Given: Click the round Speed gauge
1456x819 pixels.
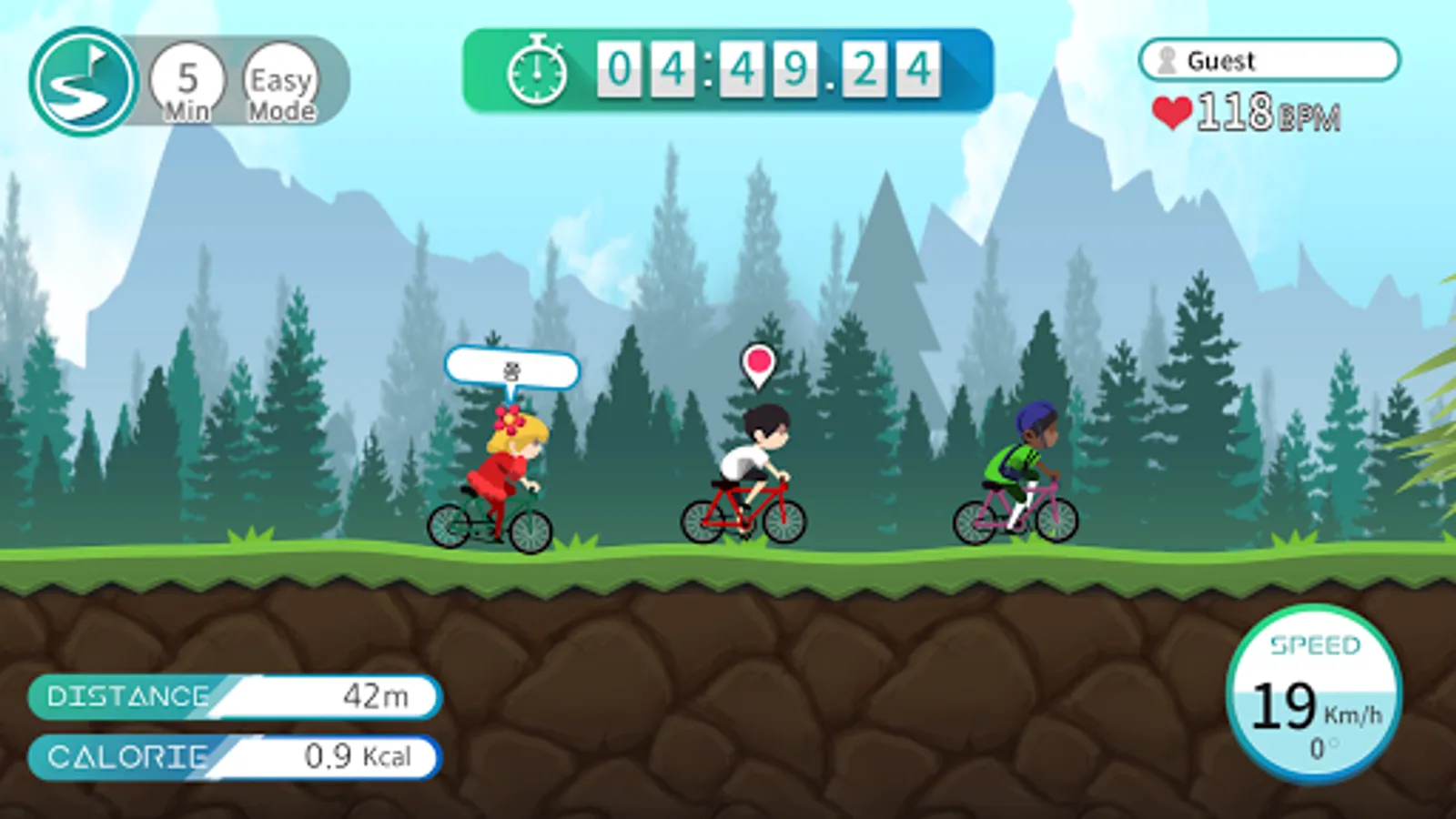Looking at the screenshot, I should (x=1313, y=693).
